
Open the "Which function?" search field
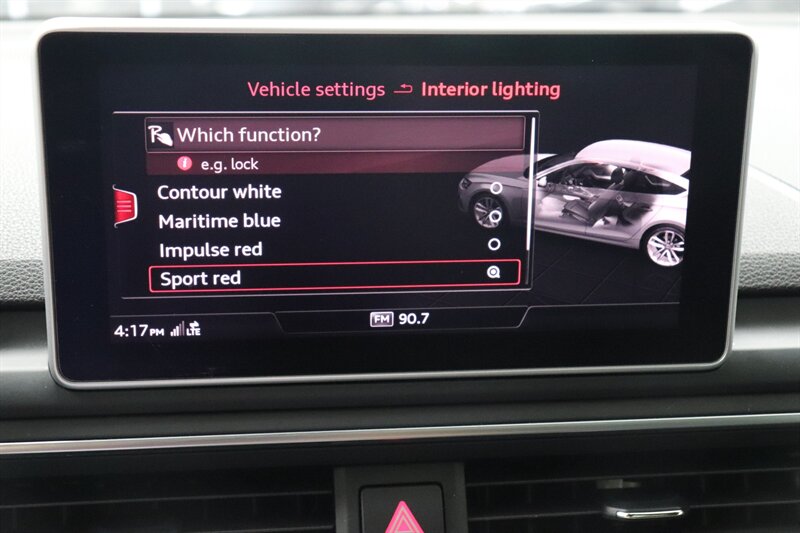pyautogui.click(x=335, y=134)
